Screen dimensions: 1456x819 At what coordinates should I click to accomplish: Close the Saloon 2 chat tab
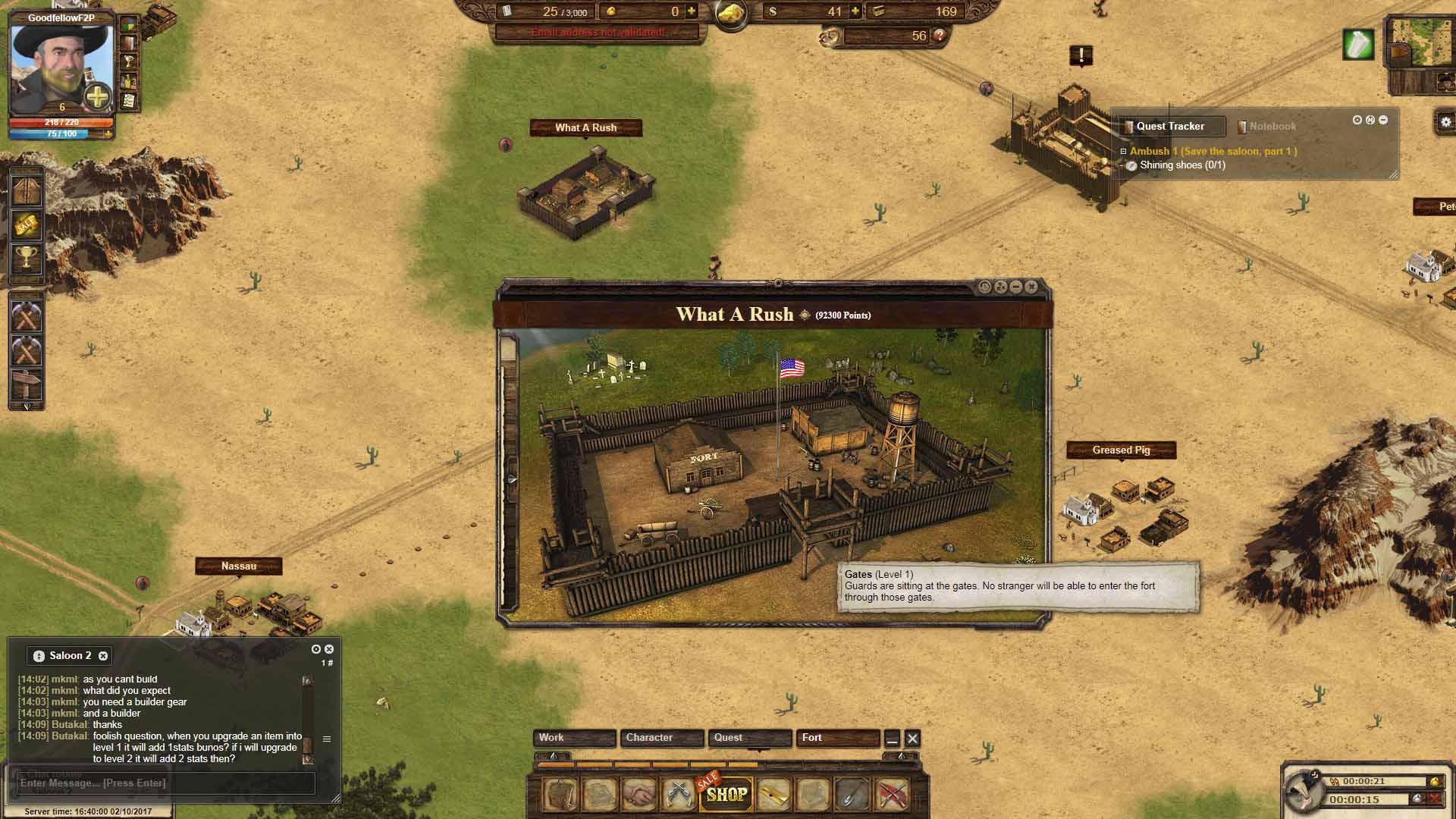point(103,656)
